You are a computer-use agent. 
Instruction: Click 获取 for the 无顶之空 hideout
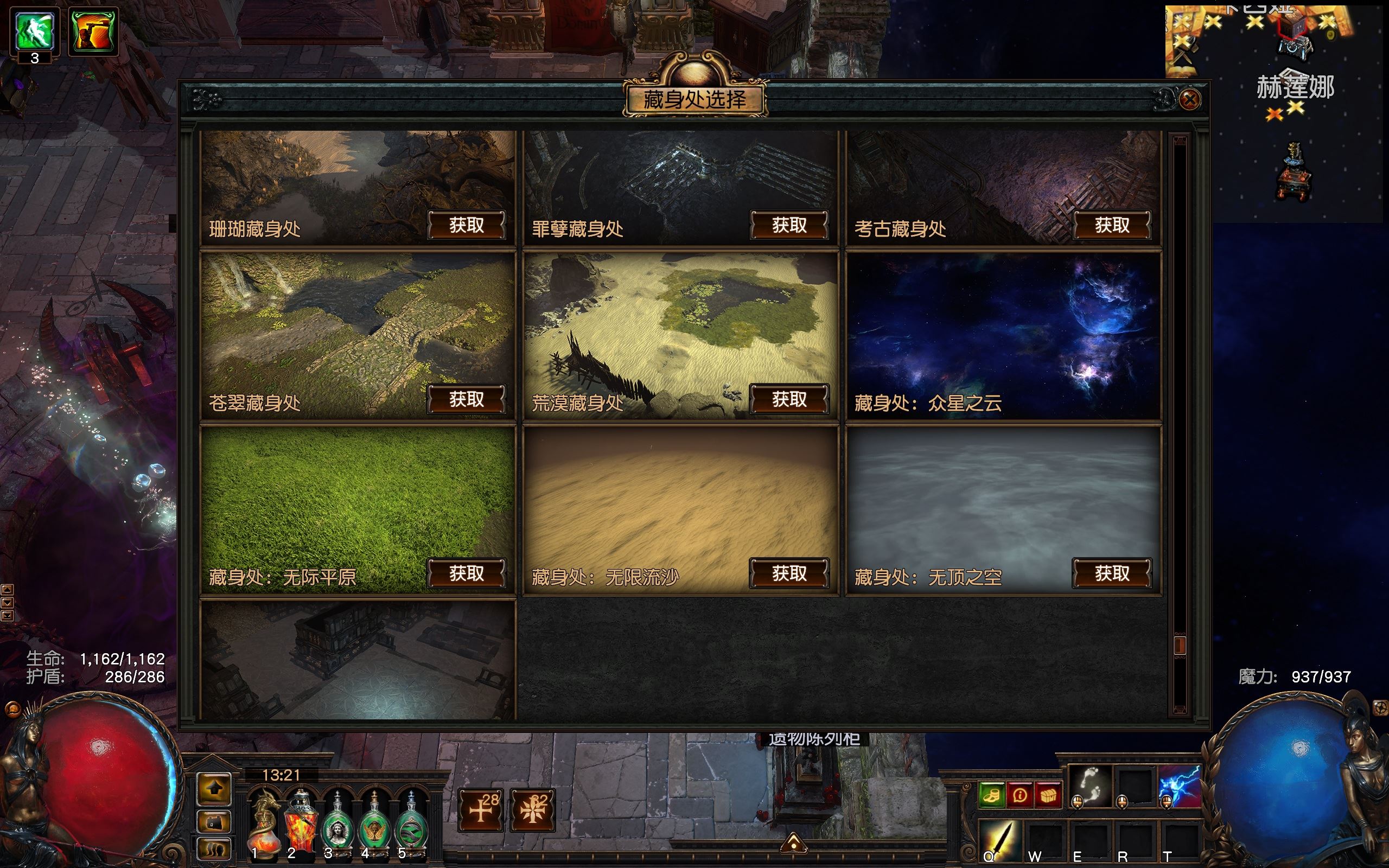pos(1111,573)
